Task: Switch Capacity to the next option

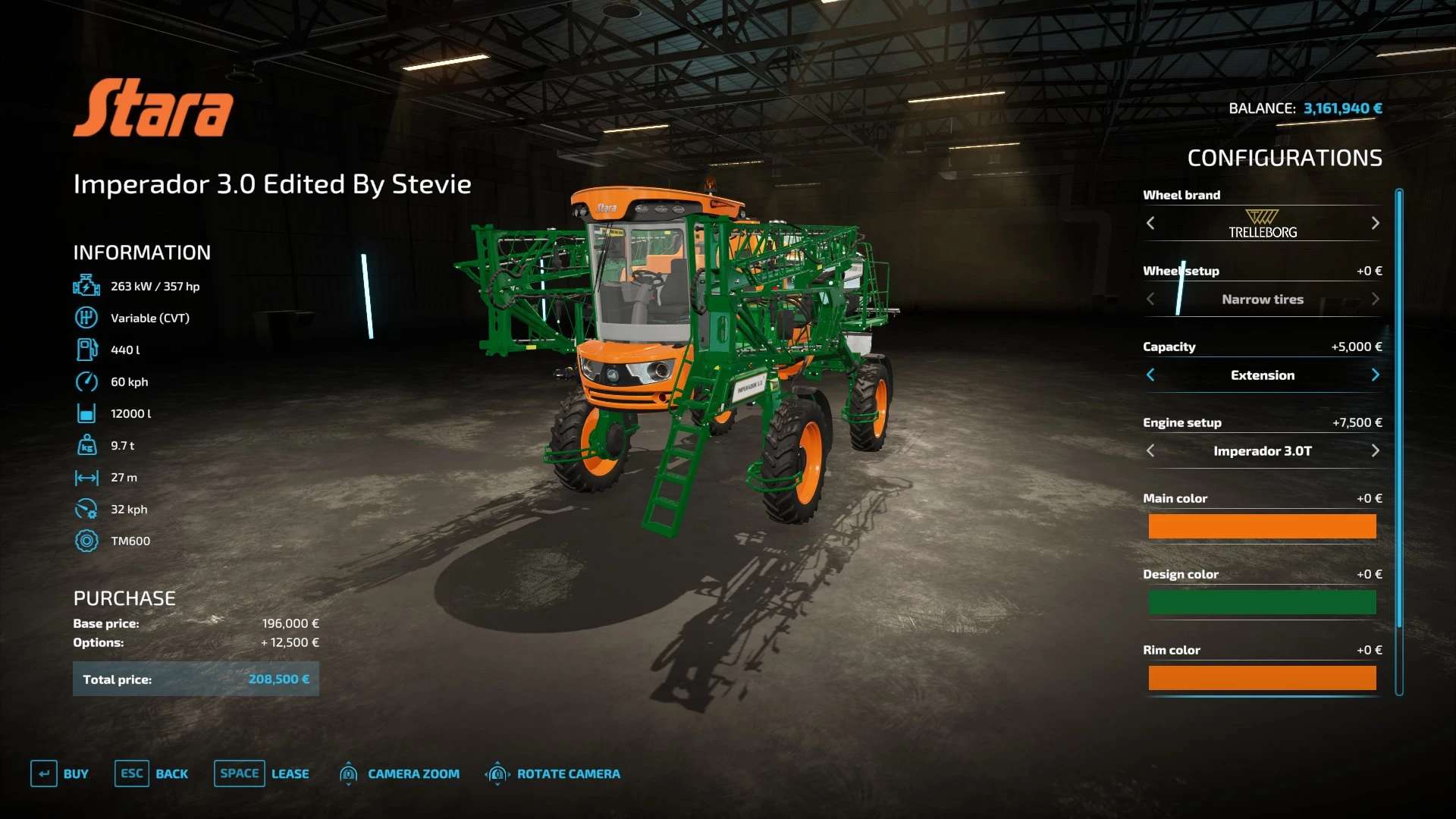Action: point(1375,375)
